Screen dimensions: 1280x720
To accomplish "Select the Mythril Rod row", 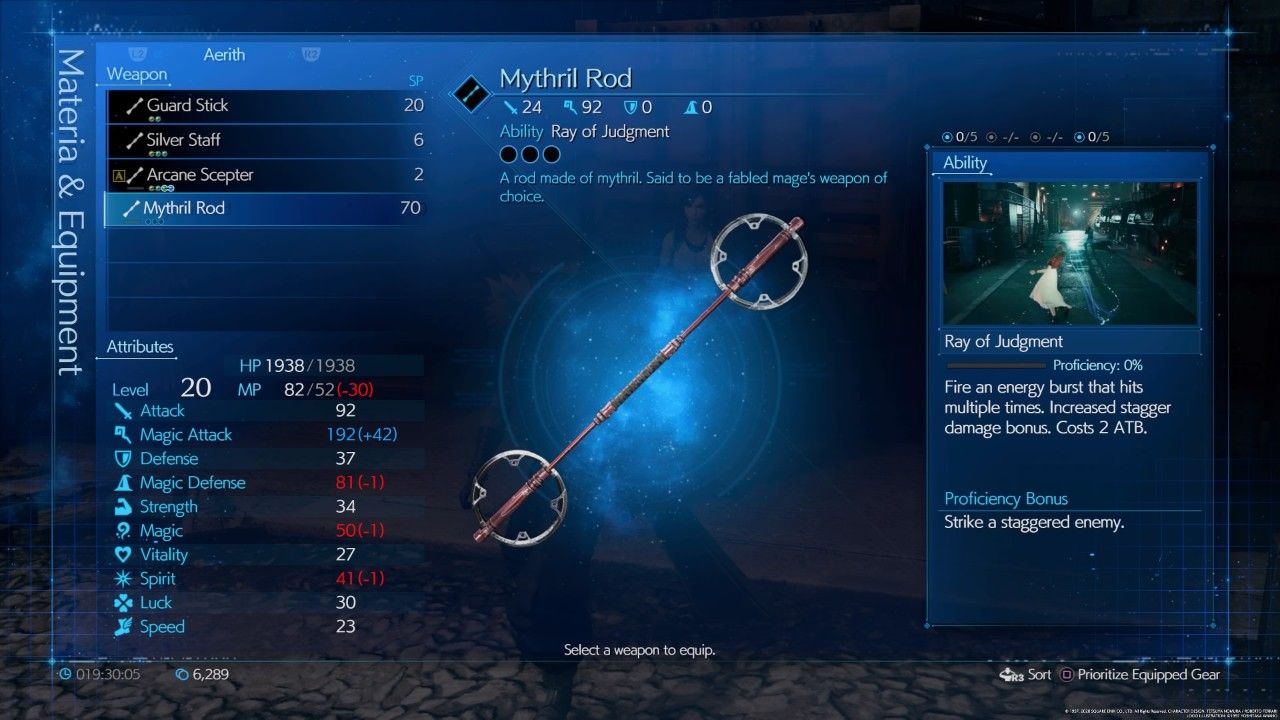I will (x=265, y=209).
